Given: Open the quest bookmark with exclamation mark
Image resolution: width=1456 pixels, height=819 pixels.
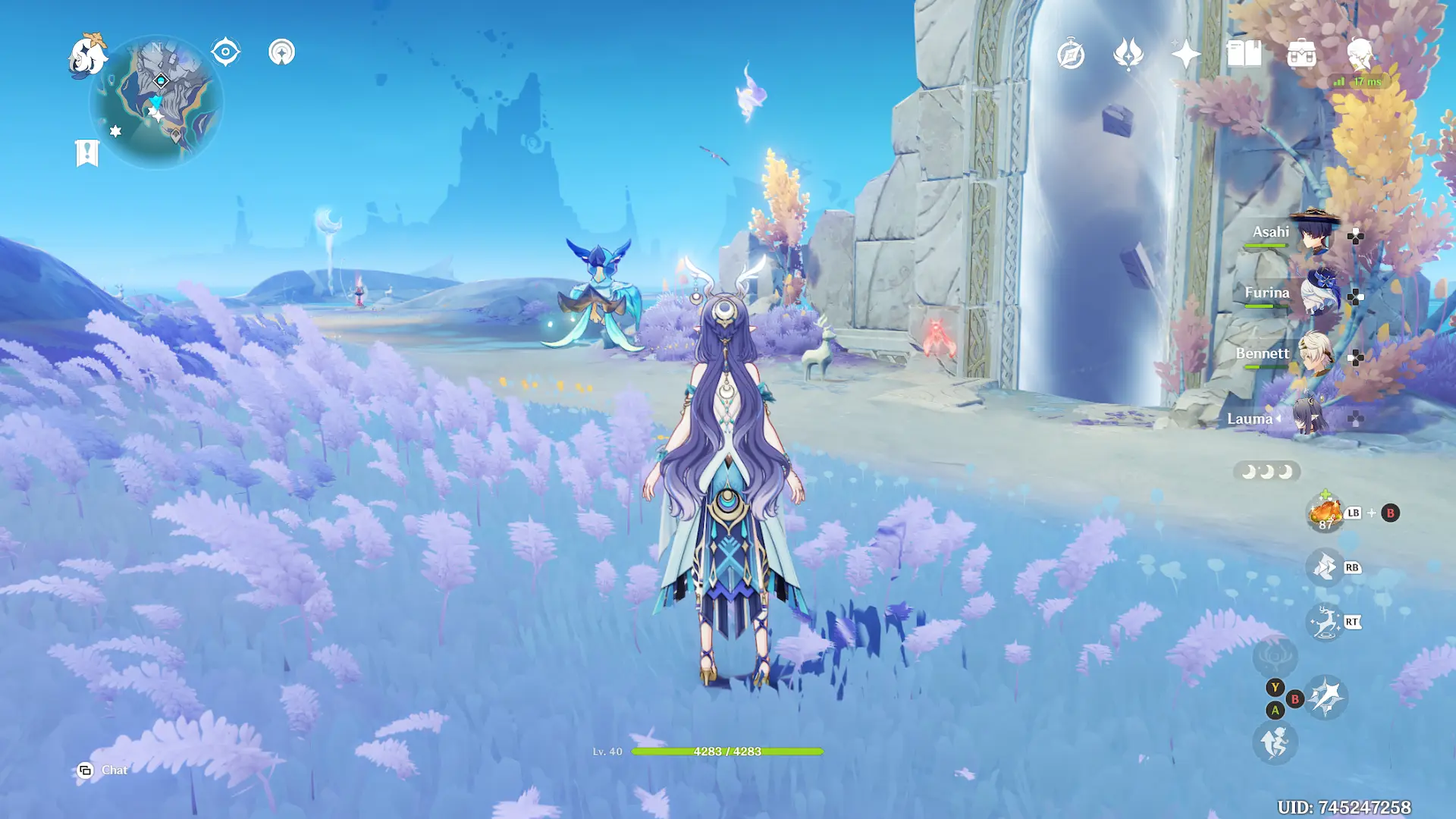Looking at the screenshot, I should pos(87,152).
